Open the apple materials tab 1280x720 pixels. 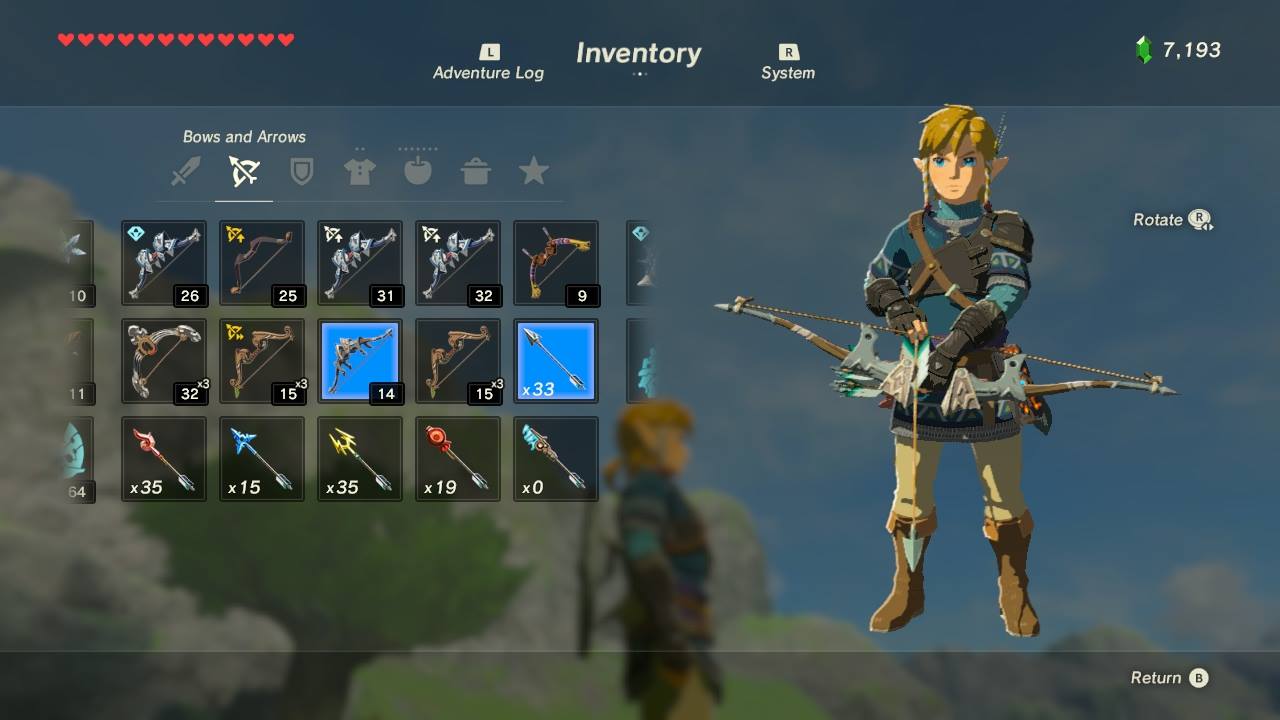click(x=417, y=171)
